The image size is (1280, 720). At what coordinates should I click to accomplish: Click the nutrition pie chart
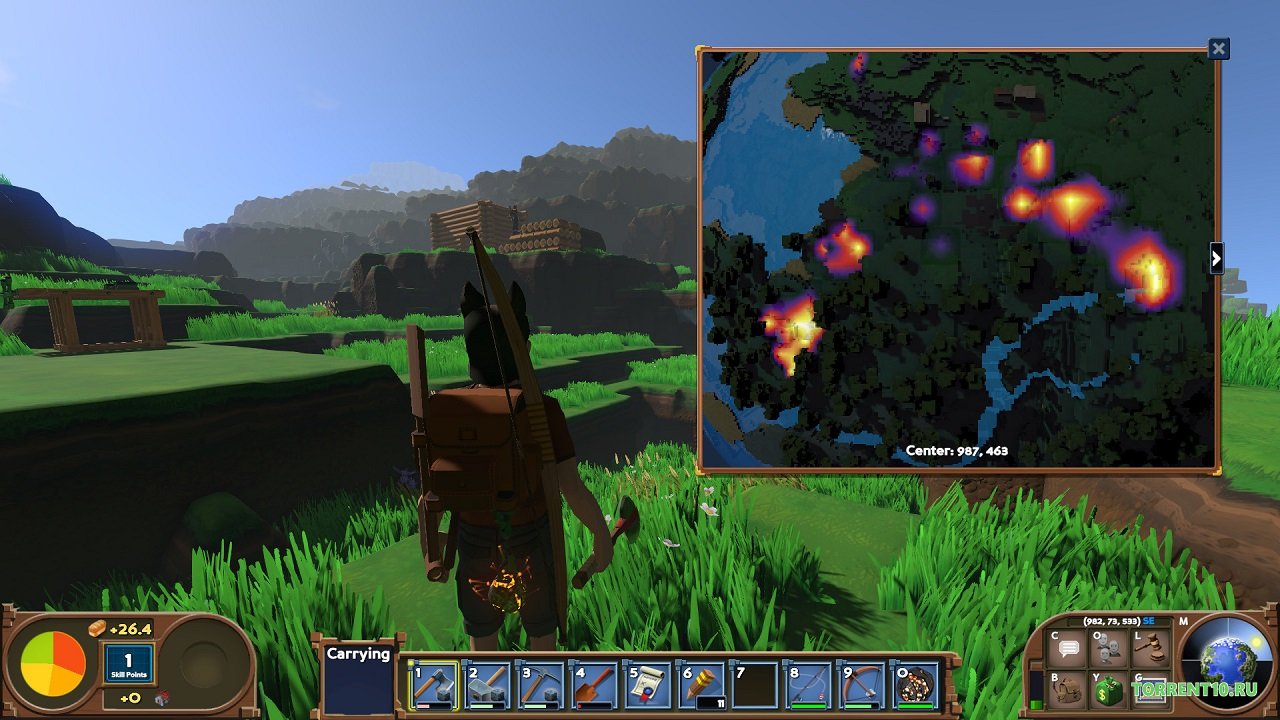click(x=54, y=666)
